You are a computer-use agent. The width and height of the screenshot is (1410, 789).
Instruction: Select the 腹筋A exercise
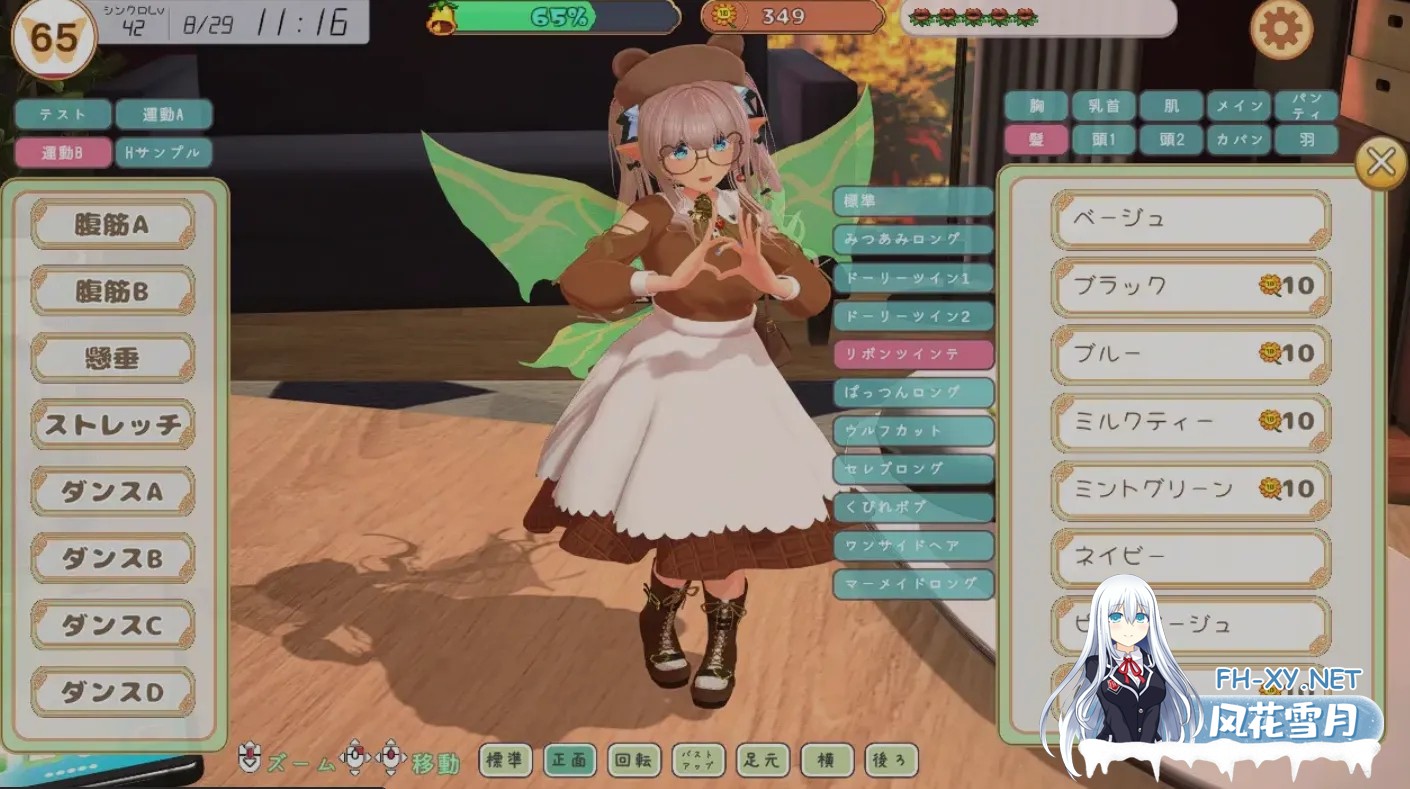coord(112,225)
